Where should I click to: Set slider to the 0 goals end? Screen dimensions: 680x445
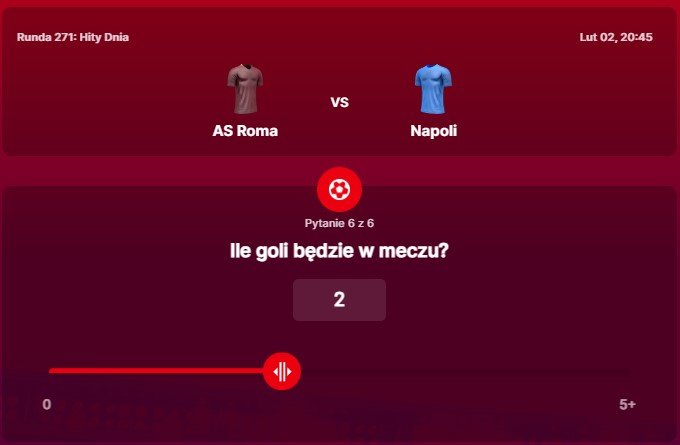tap(50, 372)
